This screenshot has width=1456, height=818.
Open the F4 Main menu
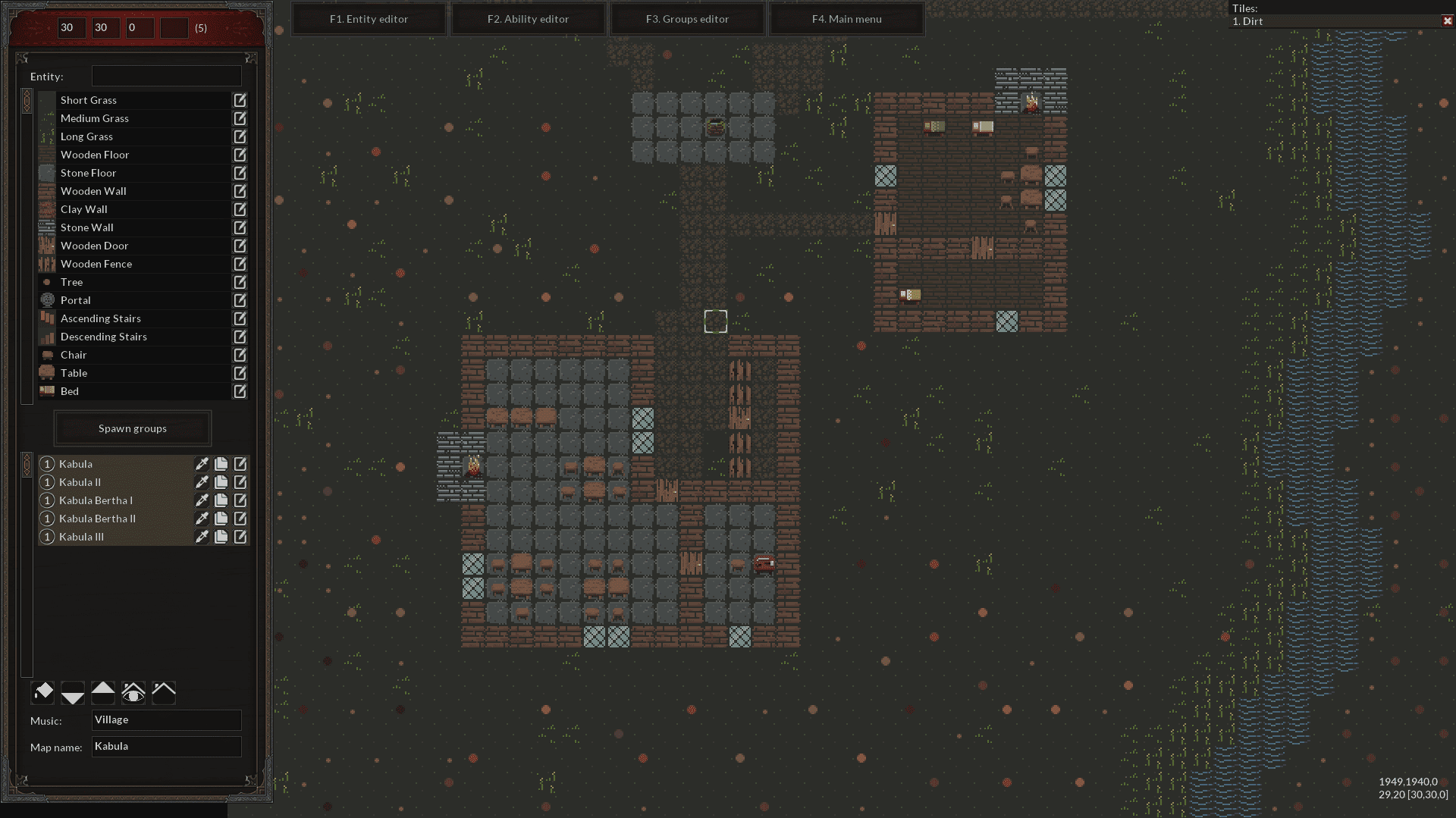click(x=846, y=19)
